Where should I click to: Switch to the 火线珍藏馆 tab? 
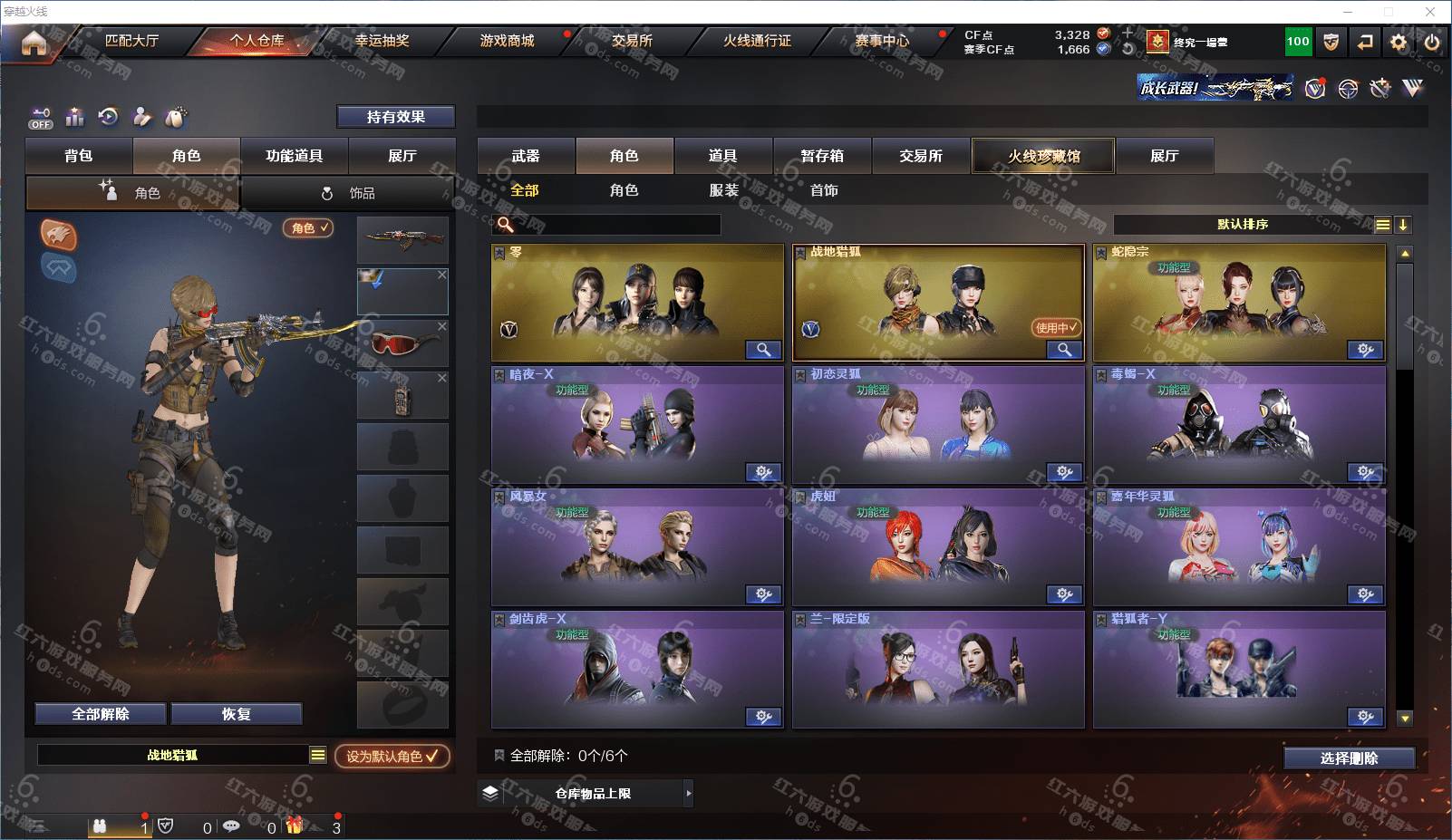[1043, 156]
